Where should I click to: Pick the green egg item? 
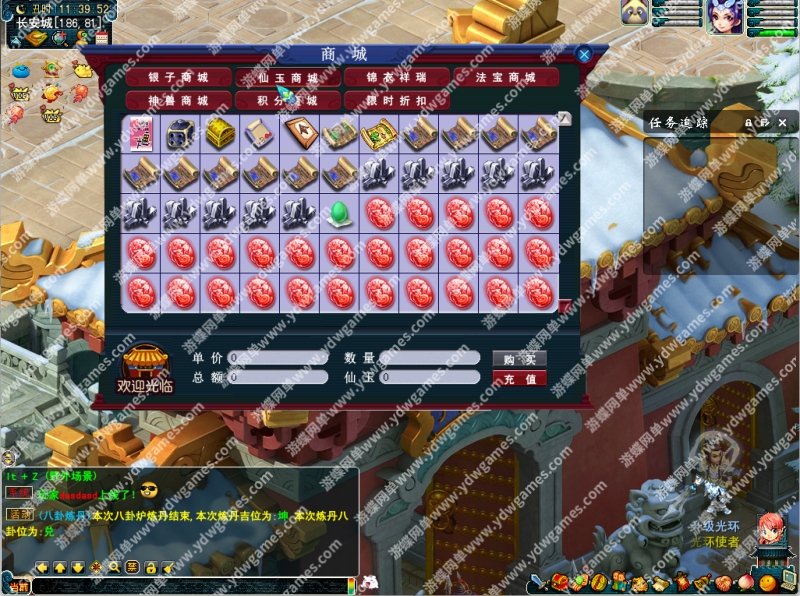click(x=339, y=213)
